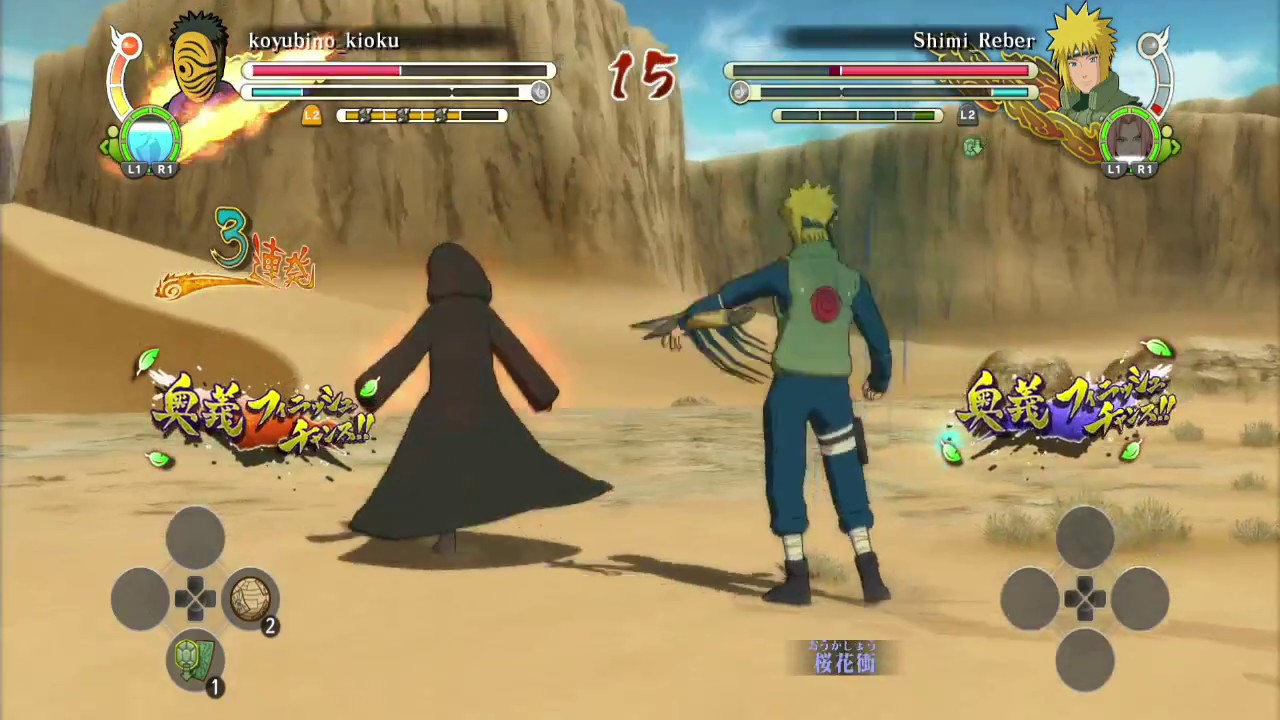Click Tobi's awakening flame gauge orb
This screenshot has width=1280, height=720.
pyautogui.click(x=131, y=44)
